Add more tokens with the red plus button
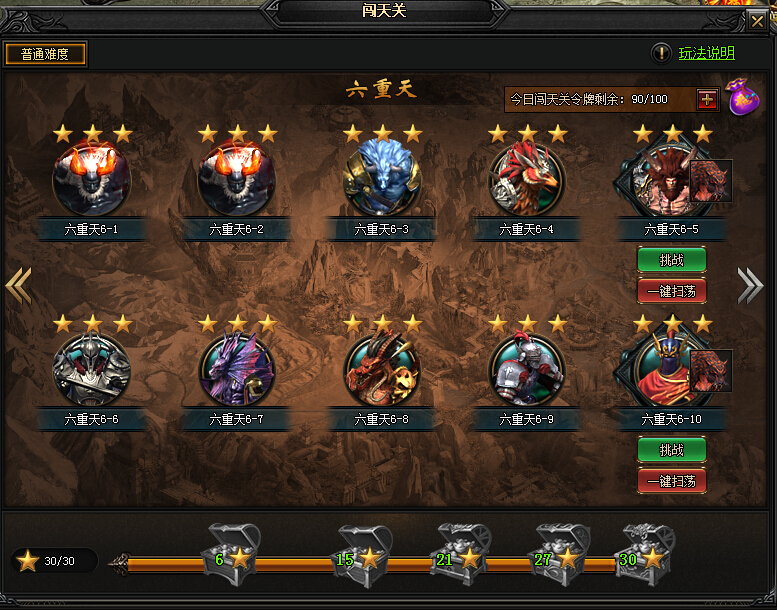The image size is (777, 610). pyautogui.click(x=707, y=99)
